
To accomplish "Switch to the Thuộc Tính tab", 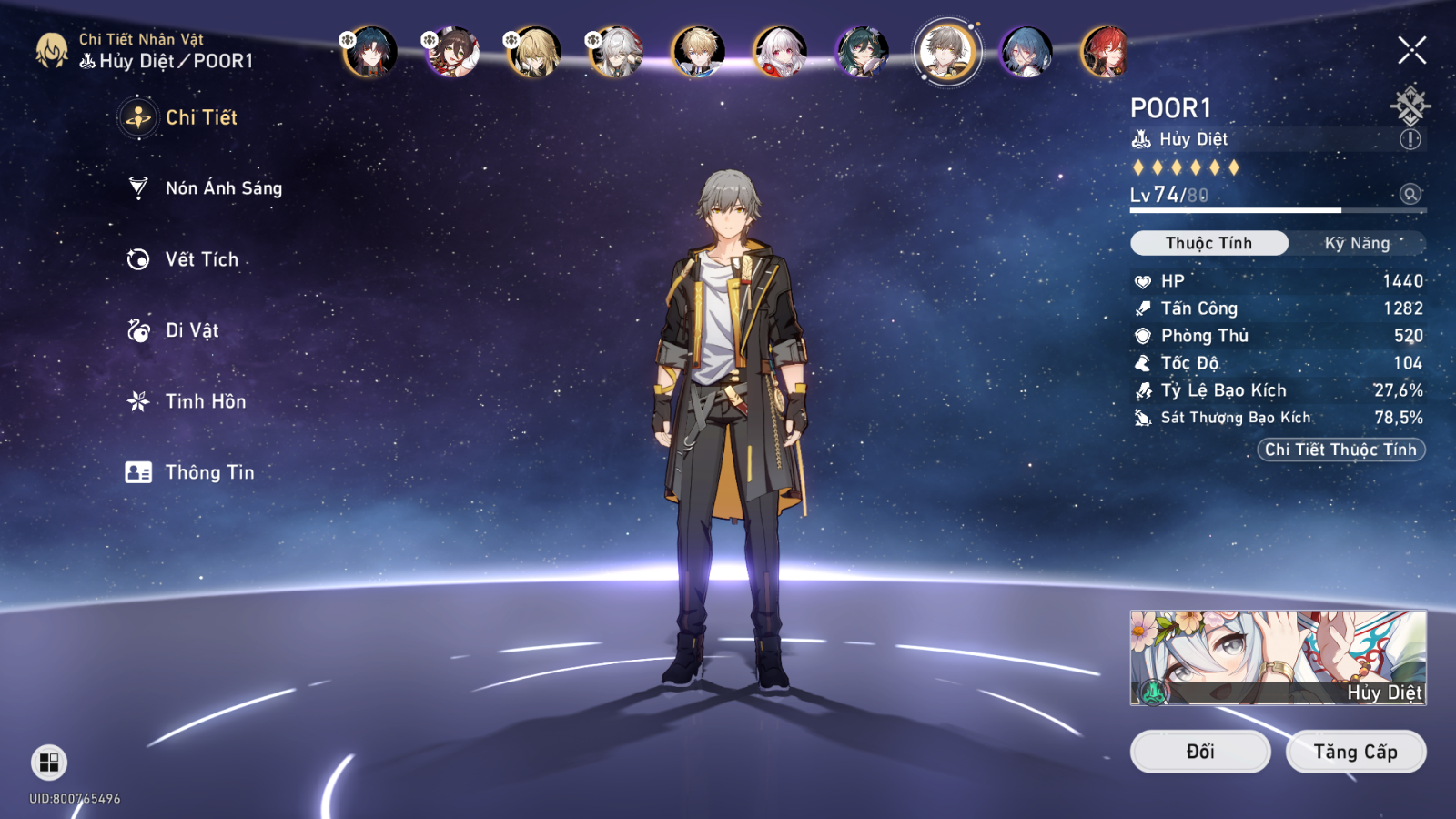I will click(x=1208, y=243).
